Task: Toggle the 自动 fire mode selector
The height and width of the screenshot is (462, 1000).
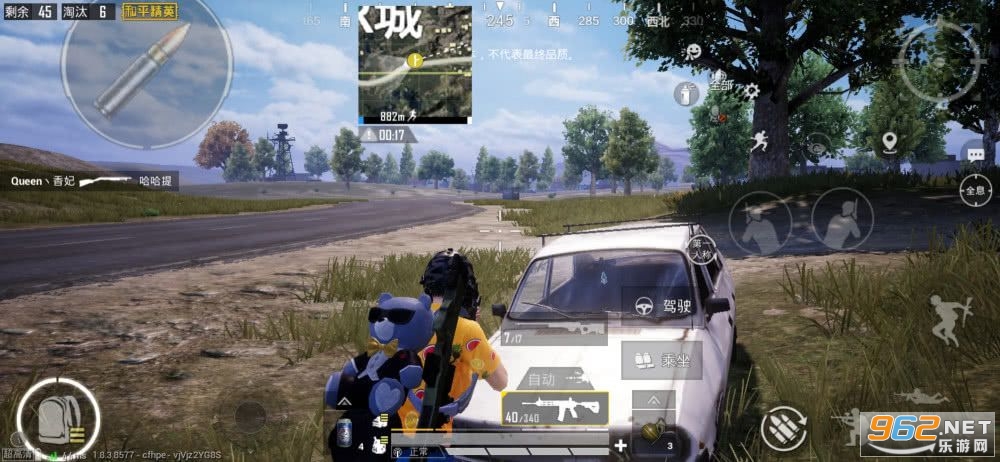Action: coord(543,379)
